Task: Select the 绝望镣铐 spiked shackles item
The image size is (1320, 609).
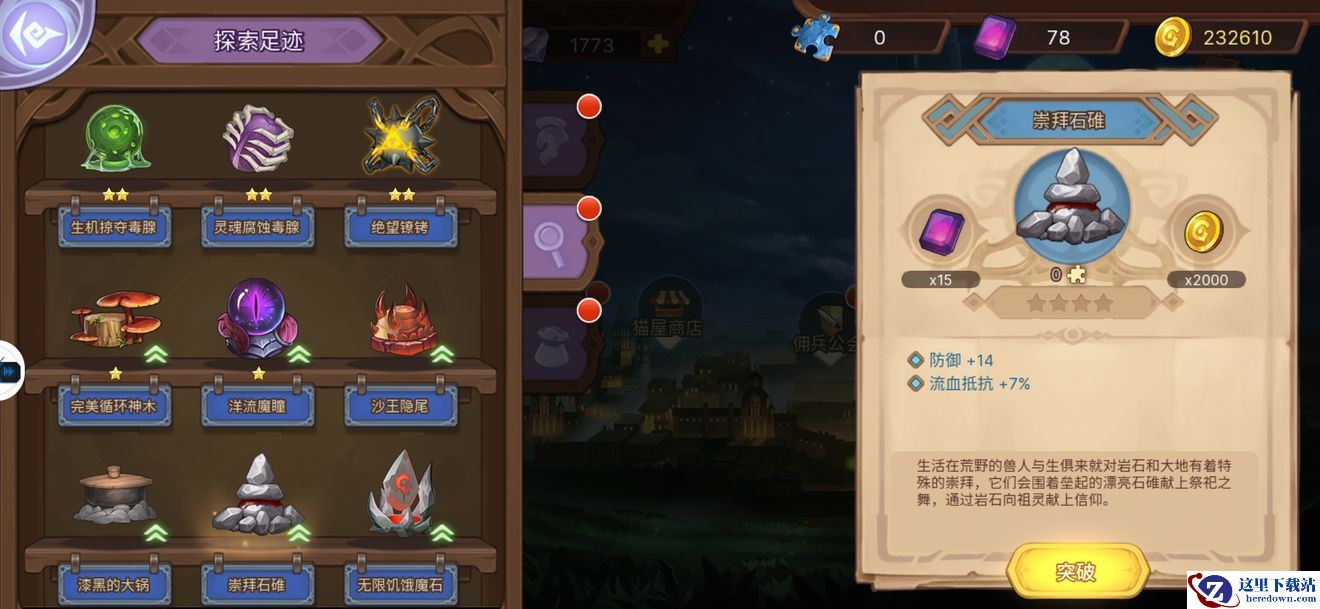Action: click(x=400, y=140)
